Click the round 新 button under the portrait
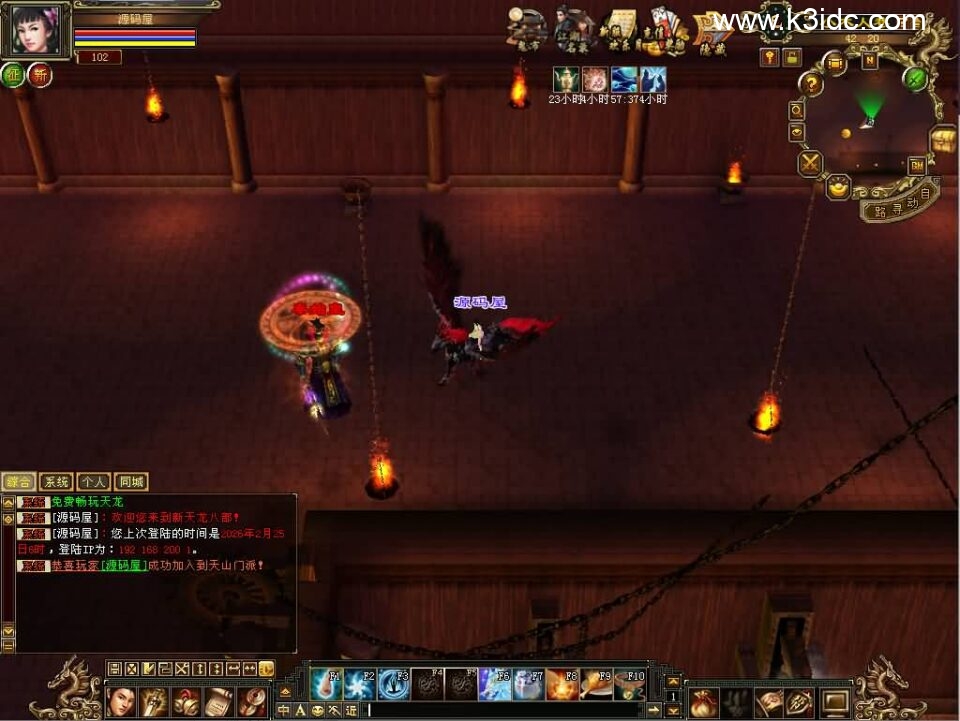 (x=40, y=75)
